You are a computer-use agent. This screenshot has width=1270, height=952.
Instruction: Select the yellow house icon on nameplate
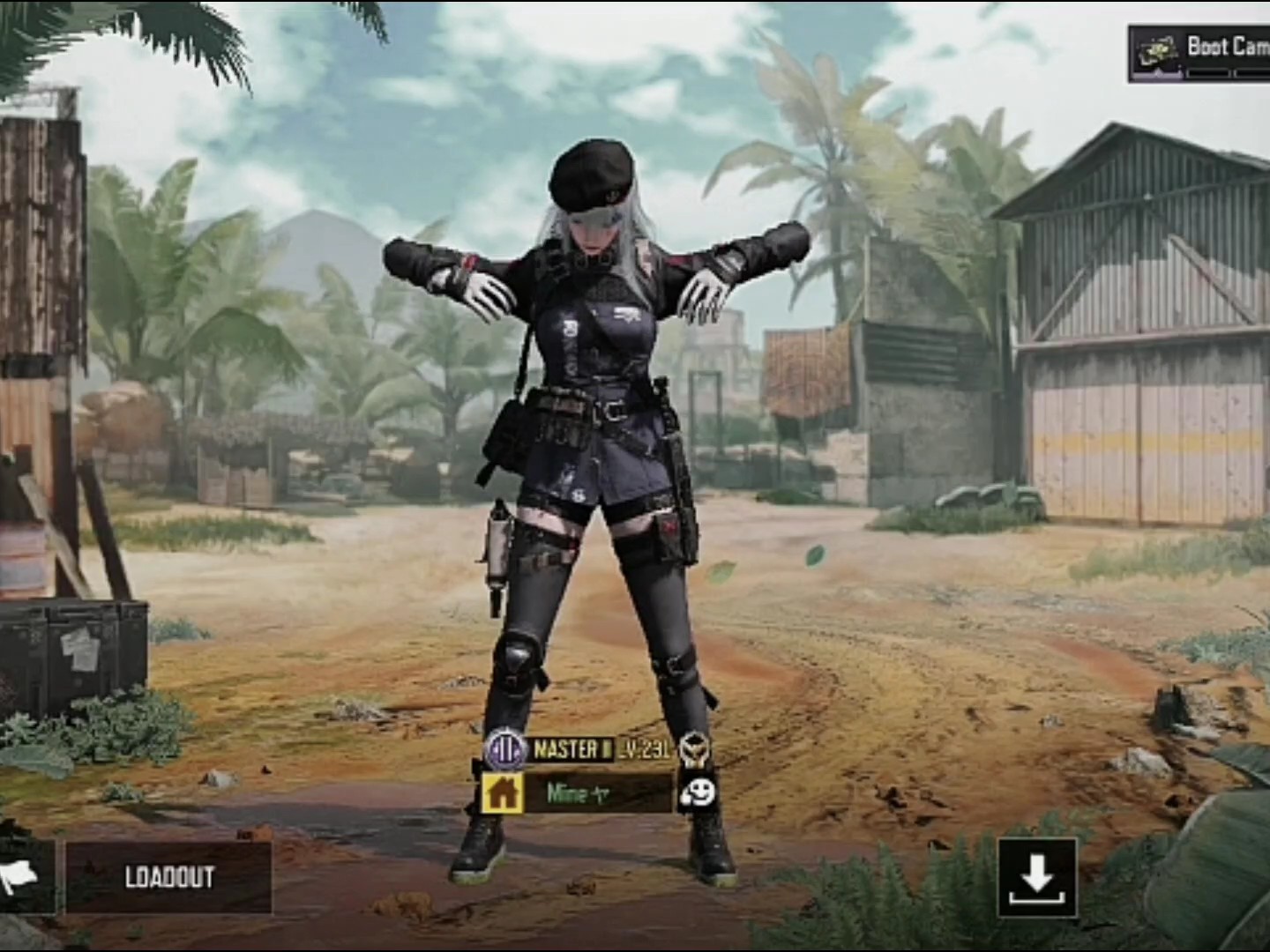click(x=503, y=793)
